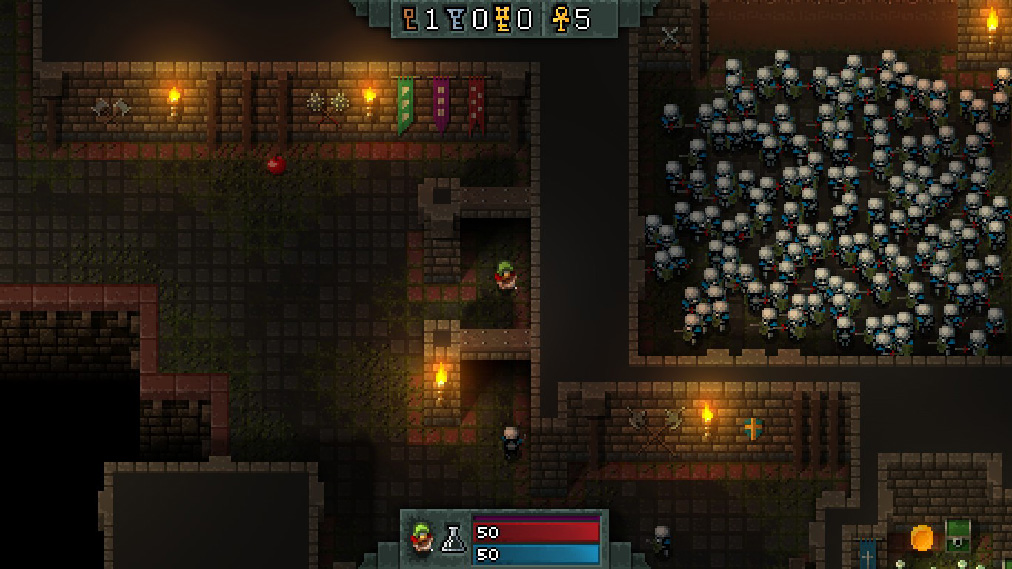Click the bronze key icon

[x=410, y=19]
